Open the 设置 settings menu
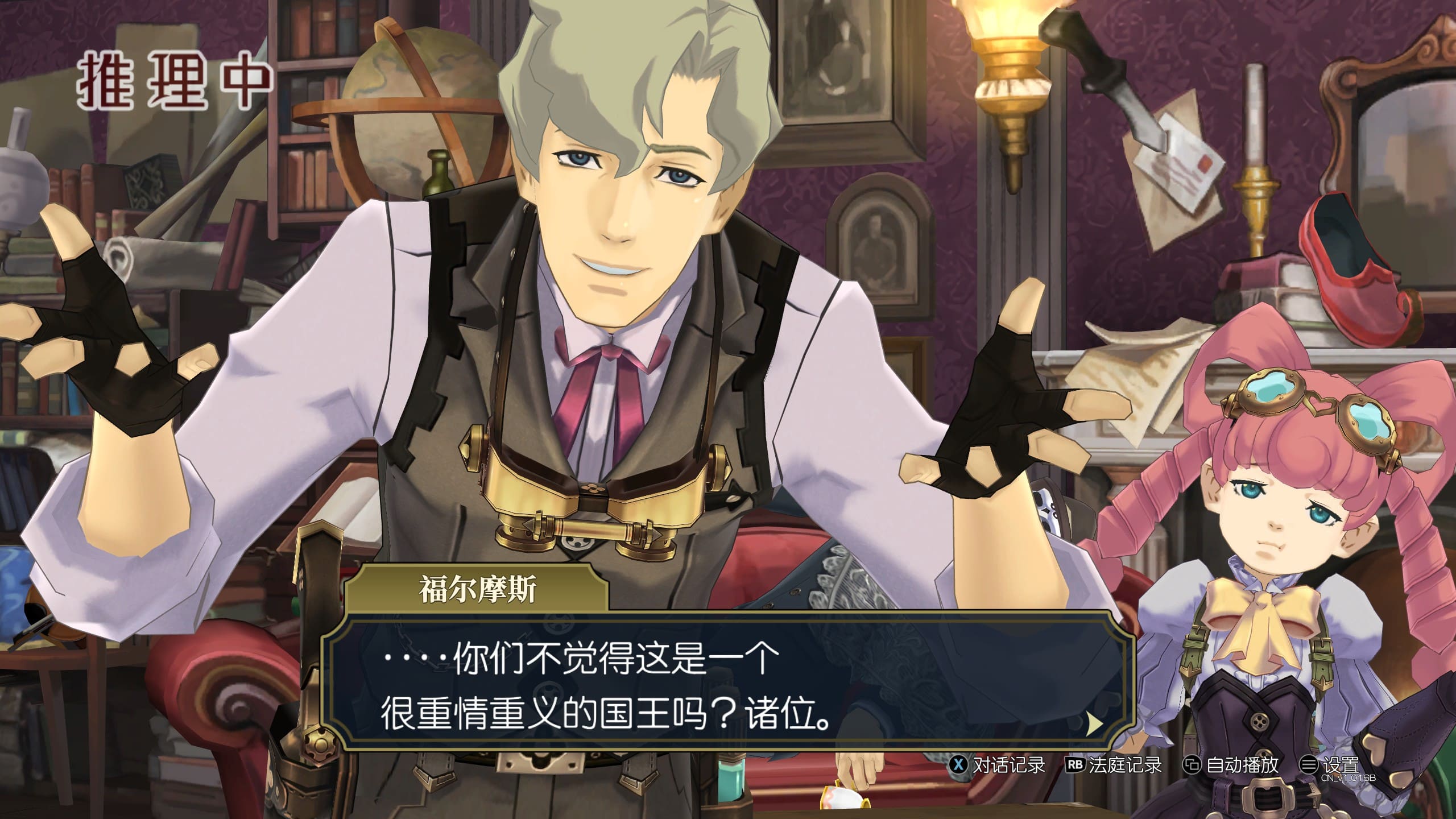The image size is (1456, 819). (1330, 765)
